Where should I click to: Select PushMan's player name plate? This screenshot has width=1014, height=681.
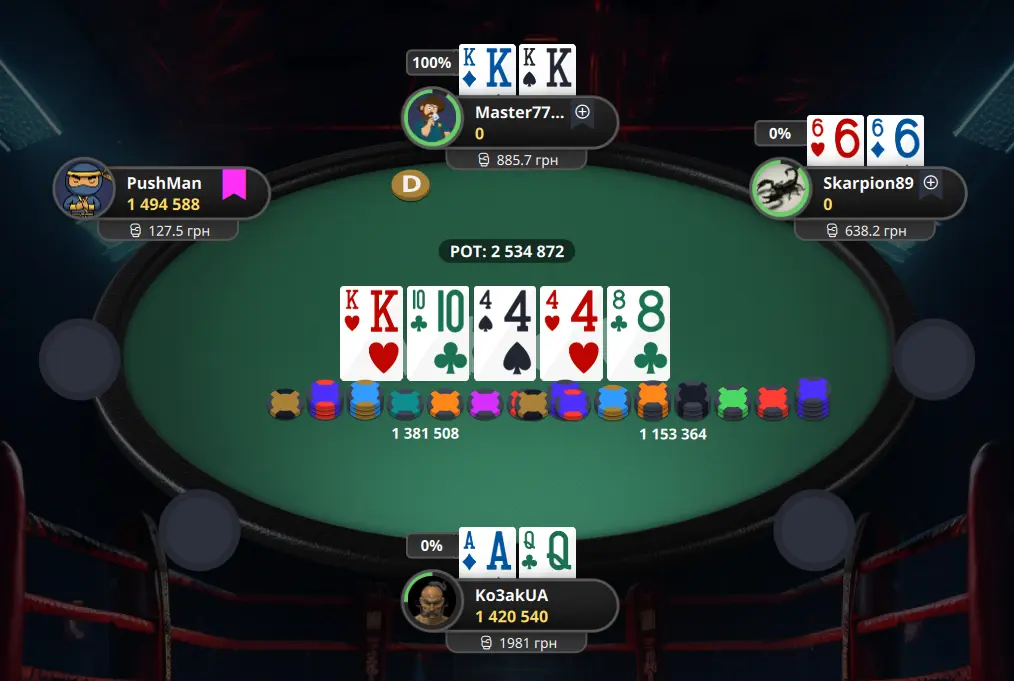click(170, 193)
